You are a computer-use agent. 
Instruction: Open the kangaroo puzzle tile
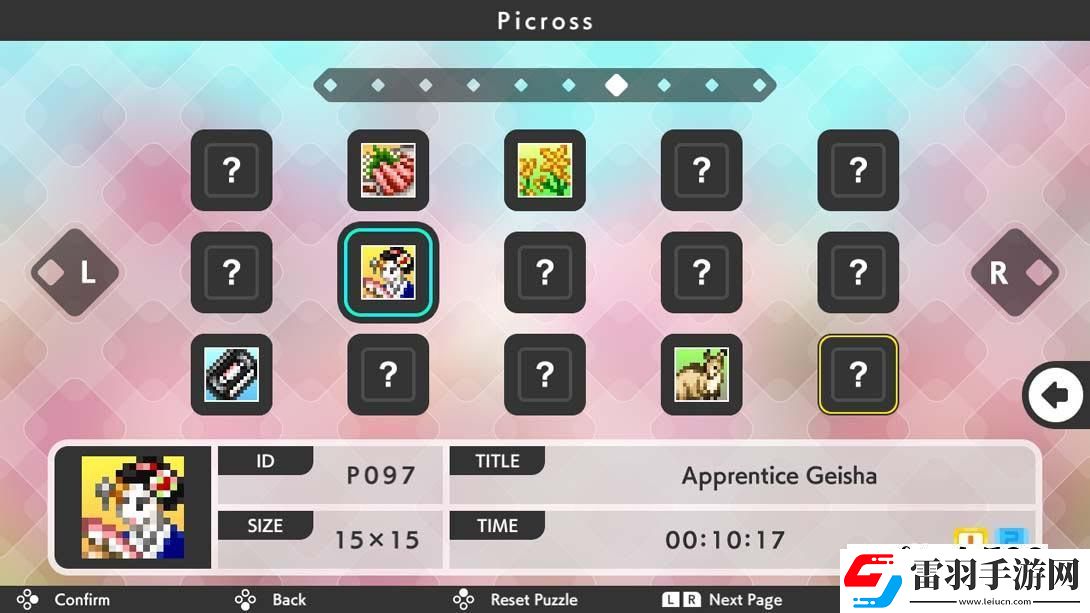(x=701, y=374)
